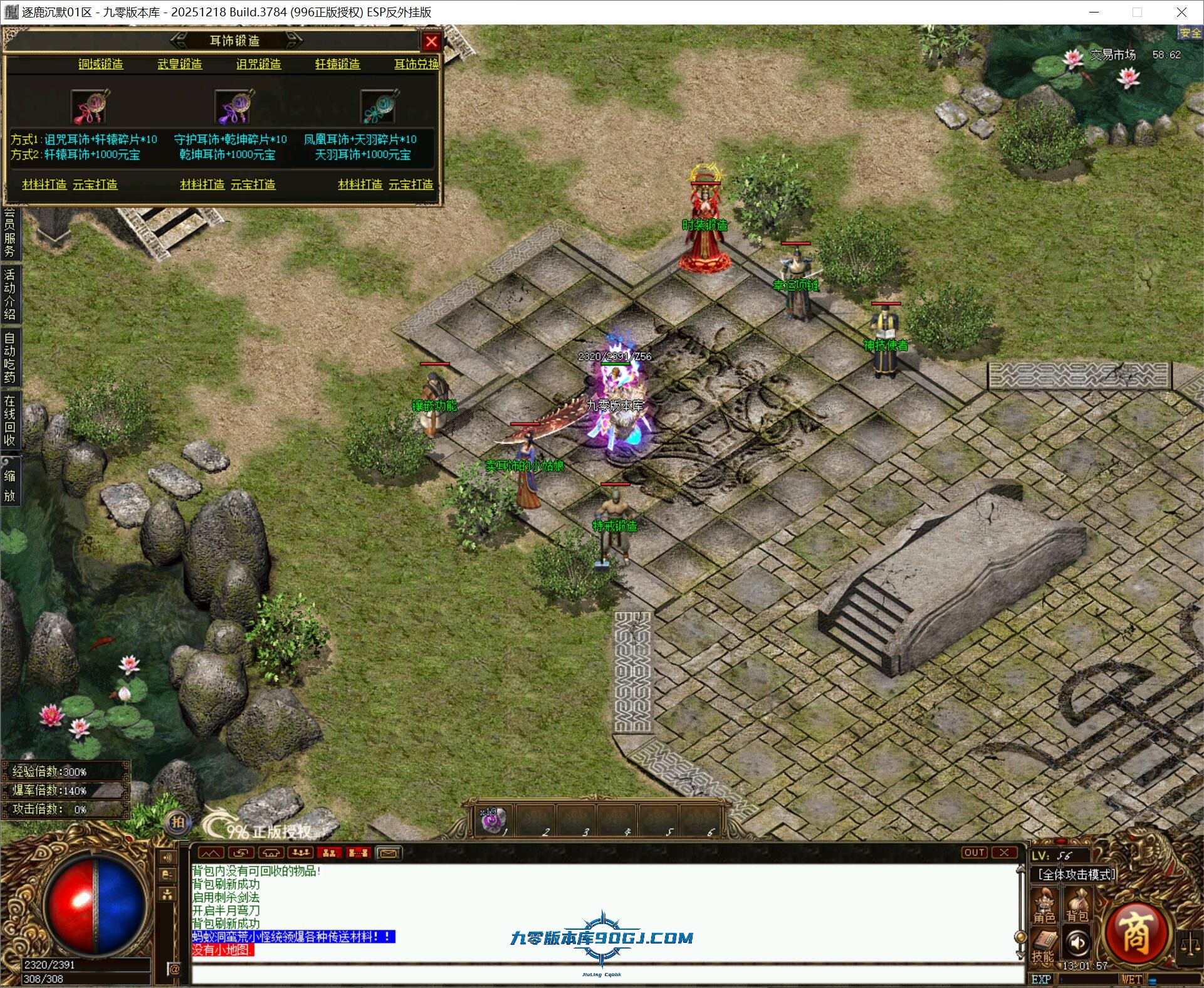Open the 技能 skills book
Viewport: 1204px width, 988px height.
tap(1044, 947)
